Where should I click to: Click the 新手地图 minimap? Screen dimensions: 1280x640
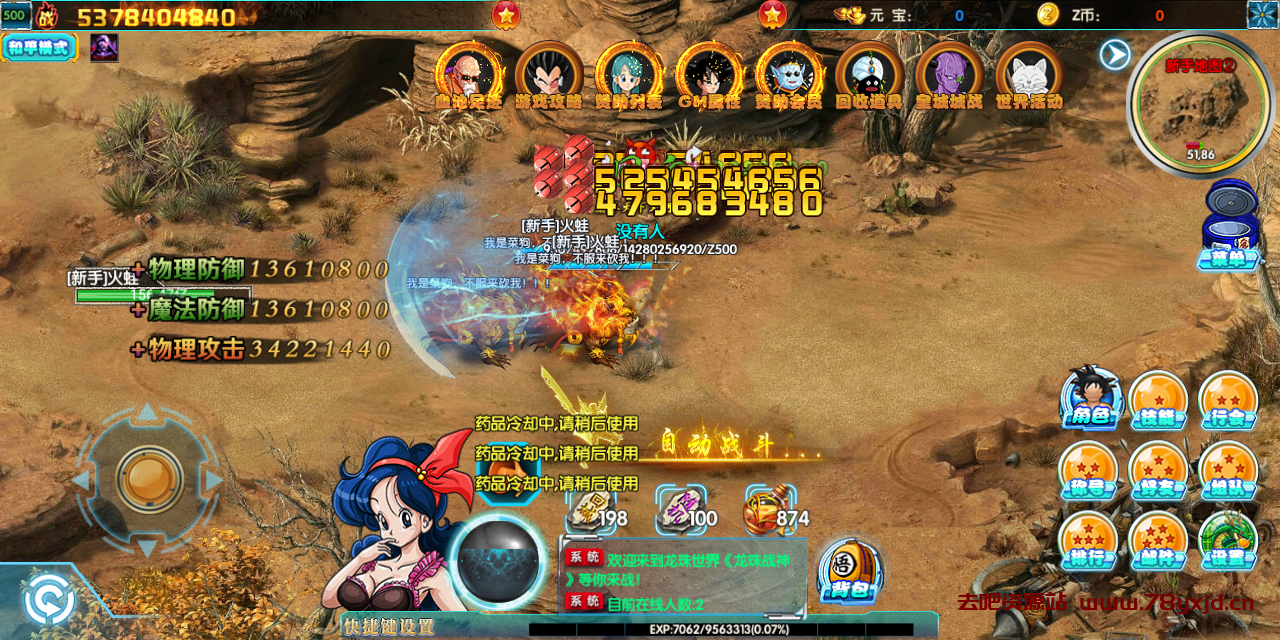[x=1201, y=101]
